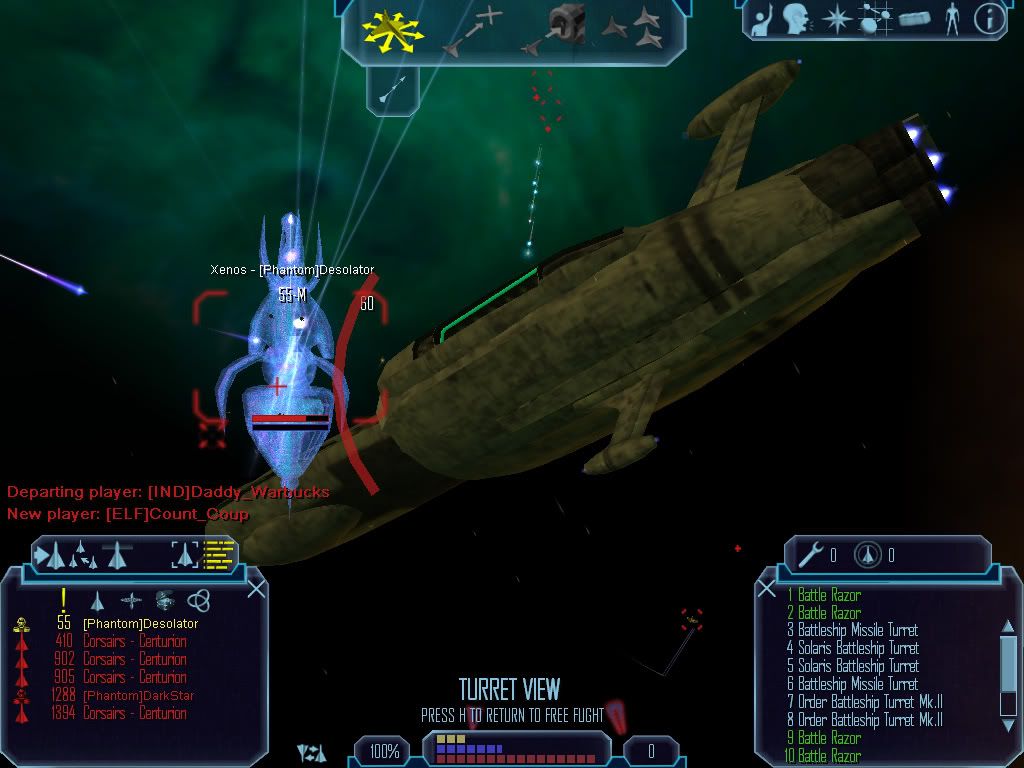Open the Nav Map starburst icon
Image resolution: width=1024 pixels, height=768 pixels.
pos(836,19)
